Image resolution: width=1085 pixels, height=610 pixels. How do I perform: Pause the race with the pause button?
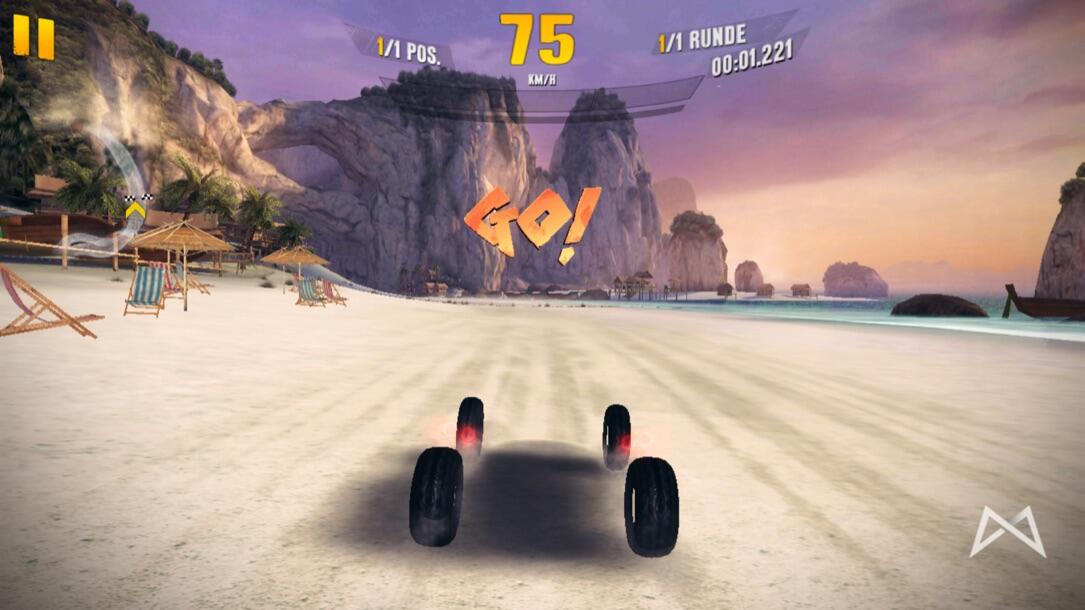pyautogui.click(x=33, y=36)
